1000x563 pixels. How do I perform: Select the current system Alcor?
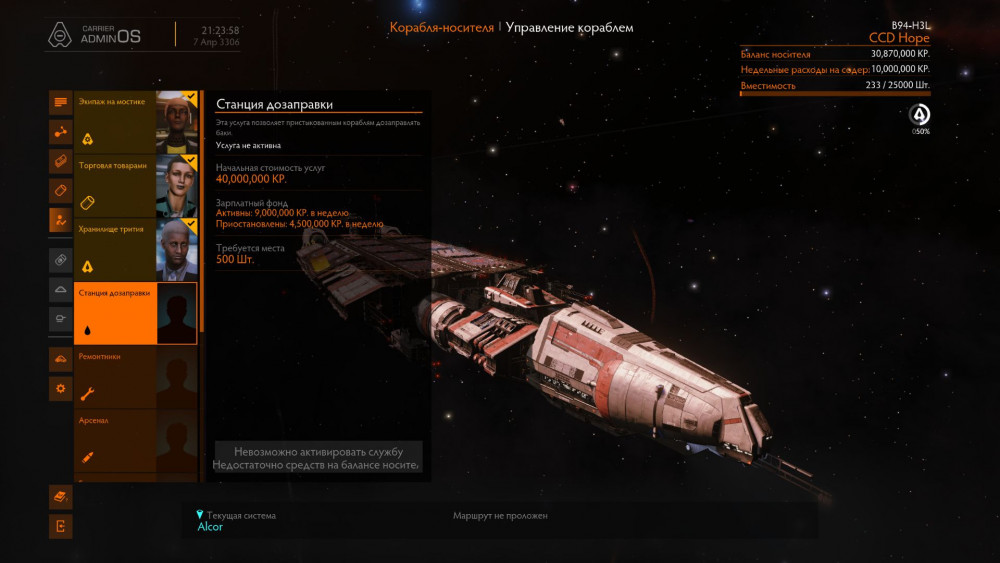tap(211, 527)
